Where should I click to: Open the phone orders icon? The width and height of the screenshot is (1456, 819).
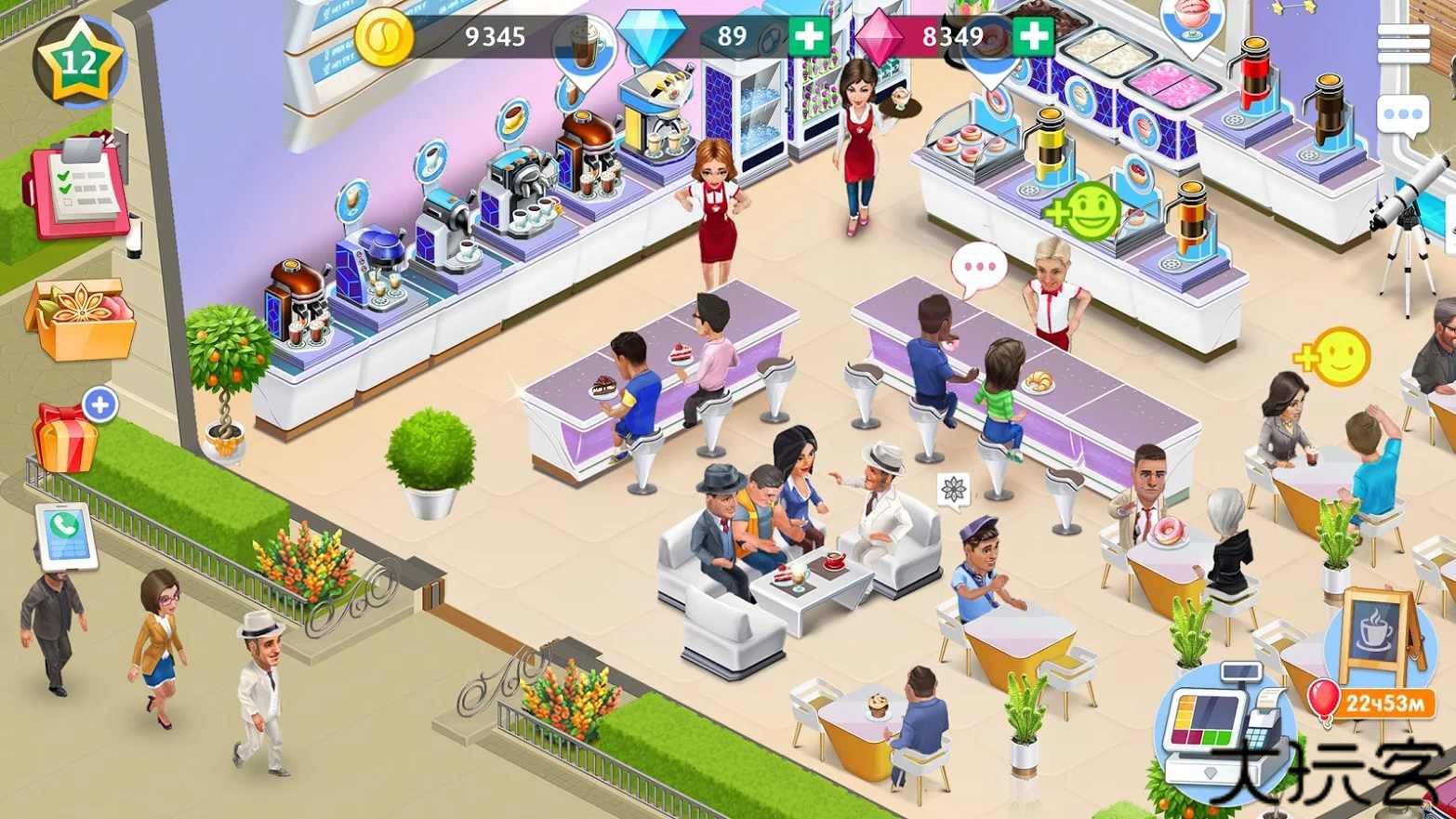pos(65,536)
